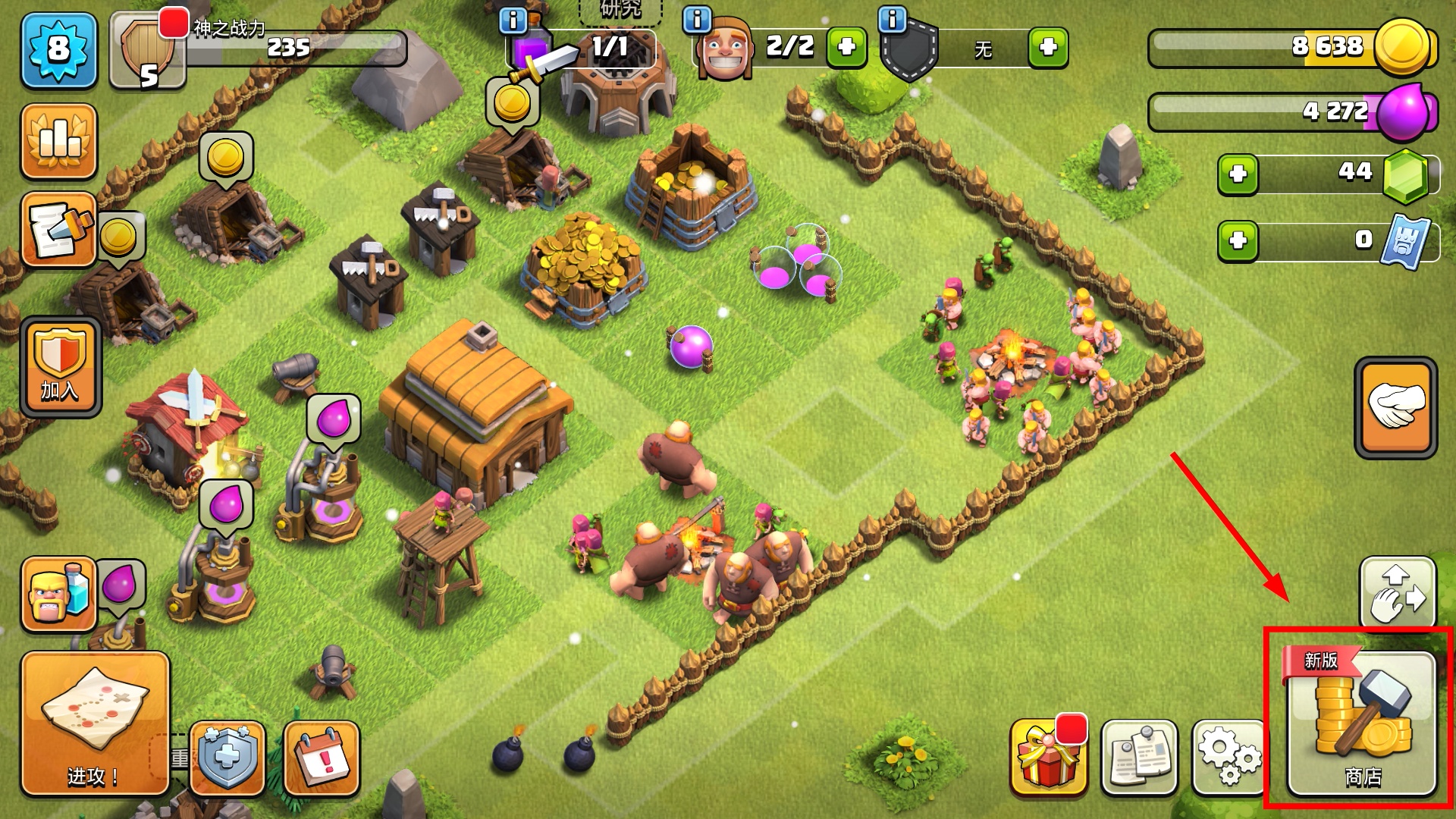Add builders with the green plus

click(x=846, y=47)
